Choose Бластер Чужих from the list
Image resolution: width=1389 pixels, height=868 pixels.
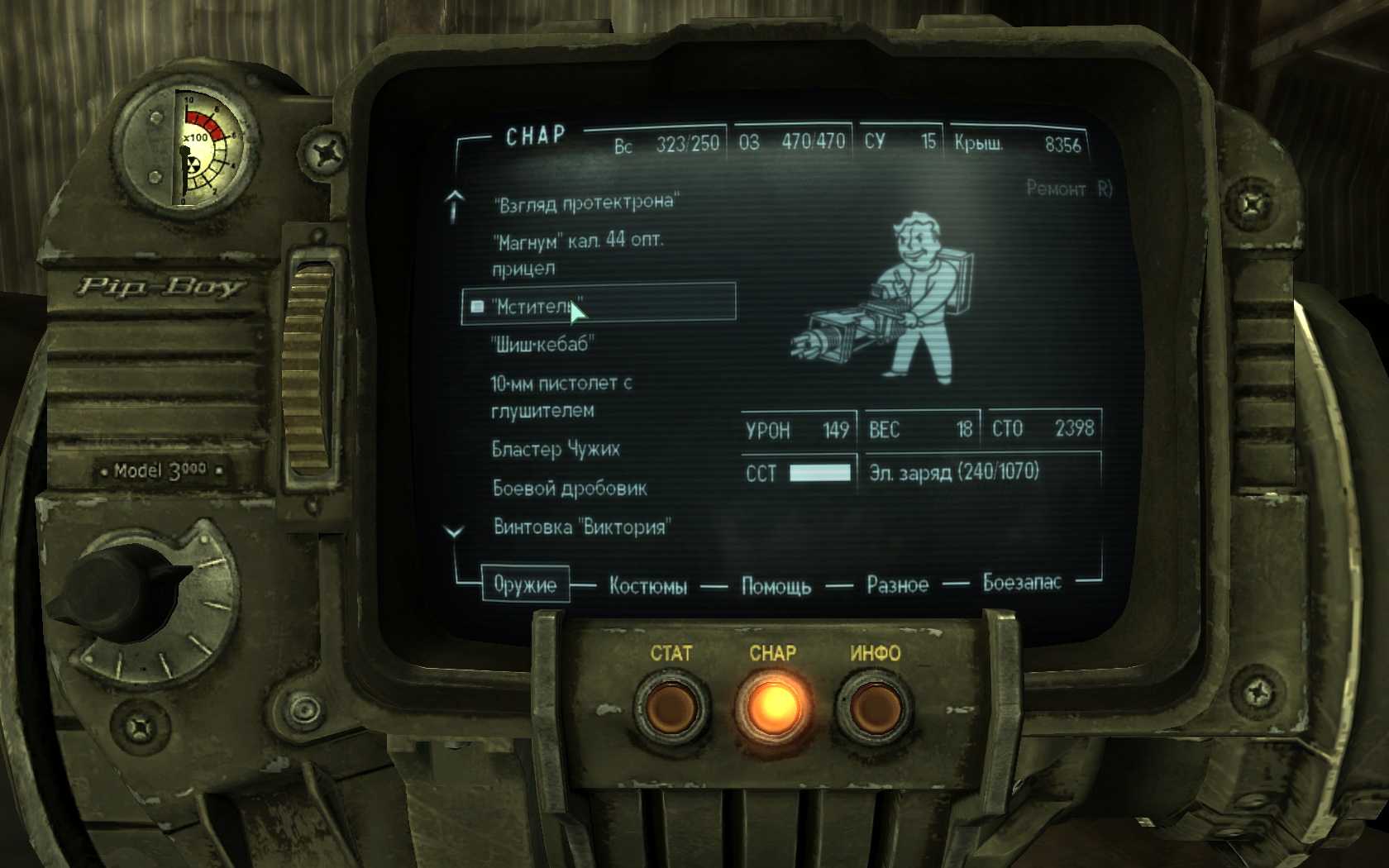[556, 449]
